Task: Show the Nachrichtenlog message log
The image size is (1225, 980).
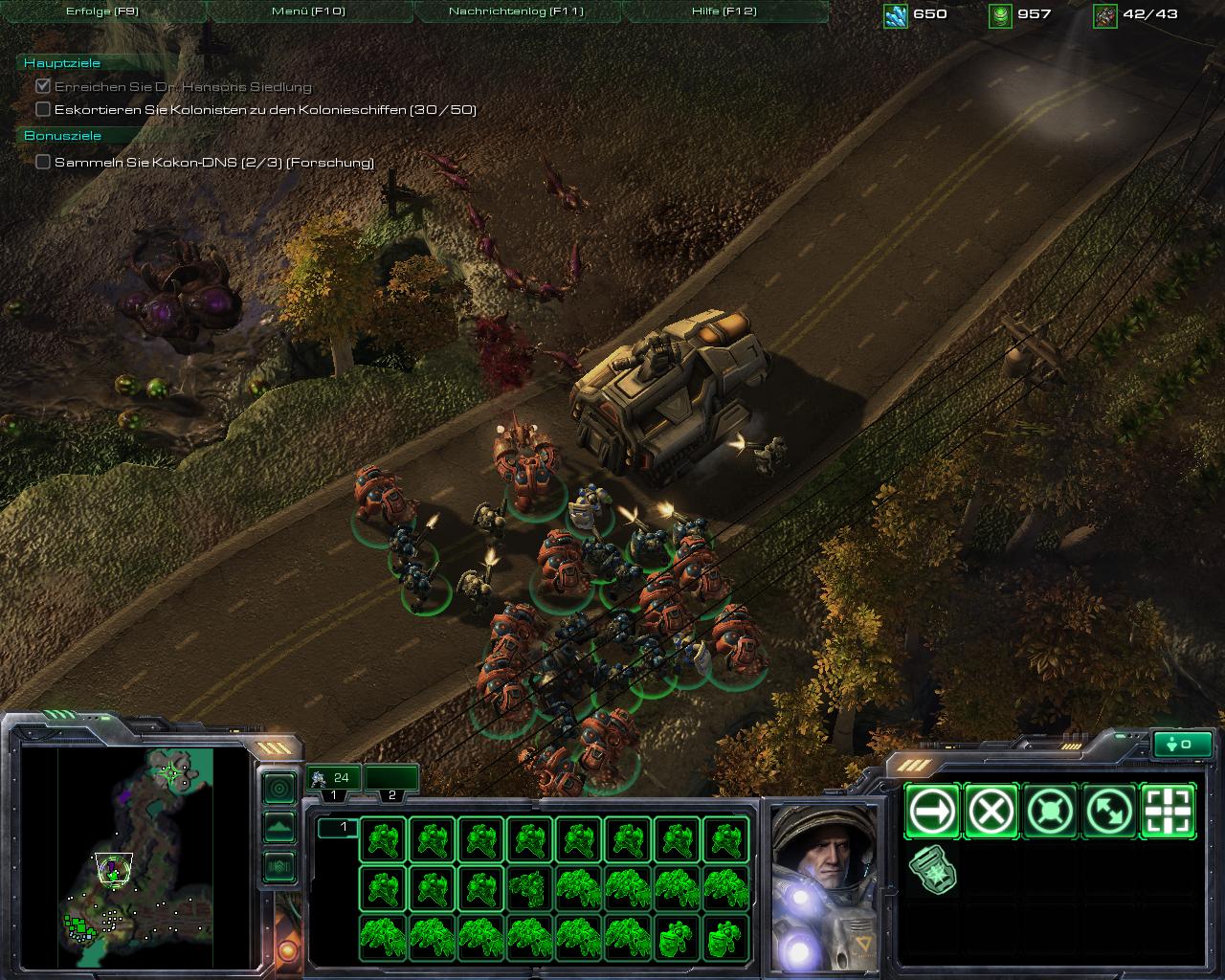Action: click(516, 11)
